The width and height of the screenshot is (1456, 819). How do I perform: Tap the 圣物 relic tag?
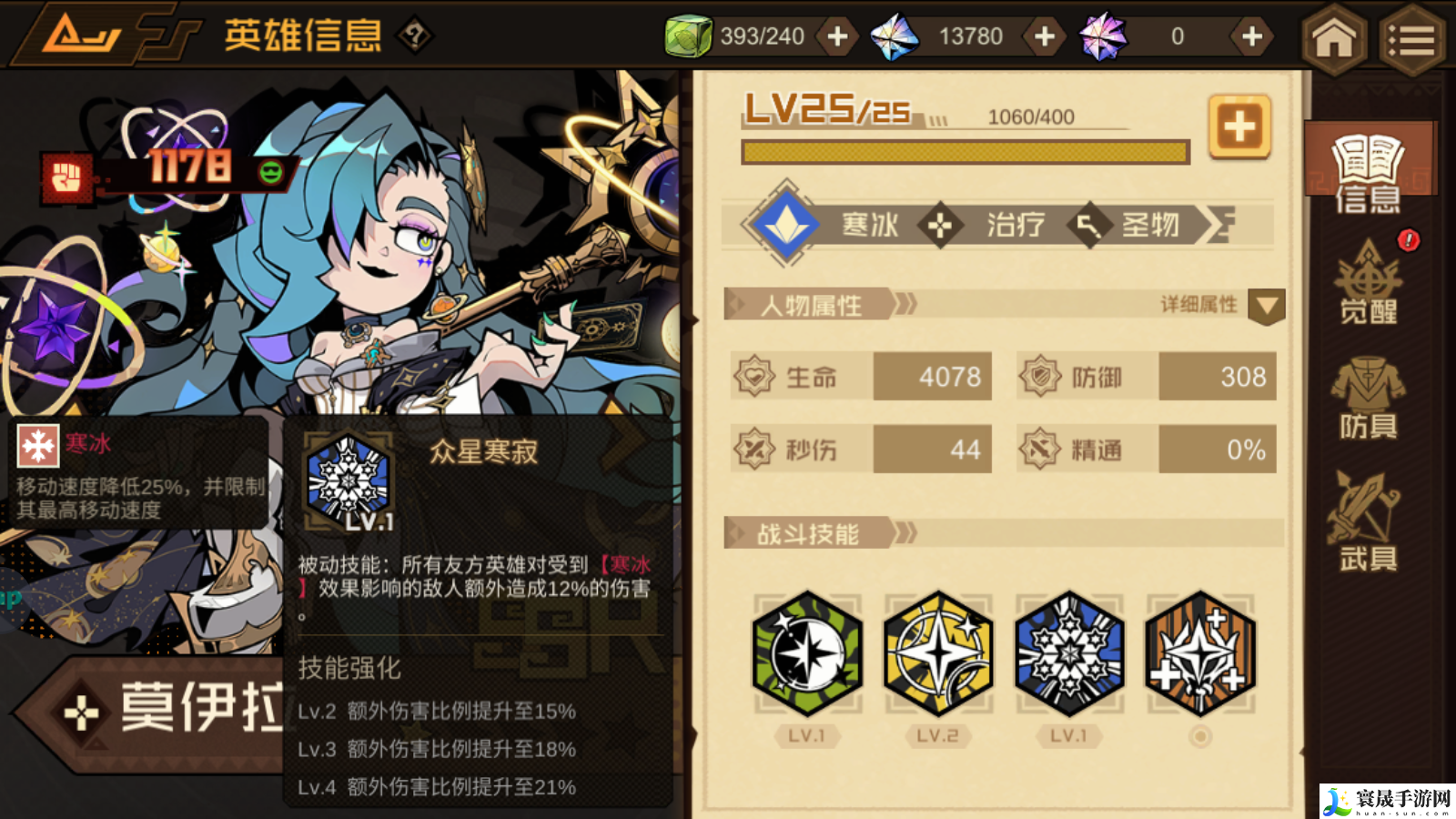1148,225
